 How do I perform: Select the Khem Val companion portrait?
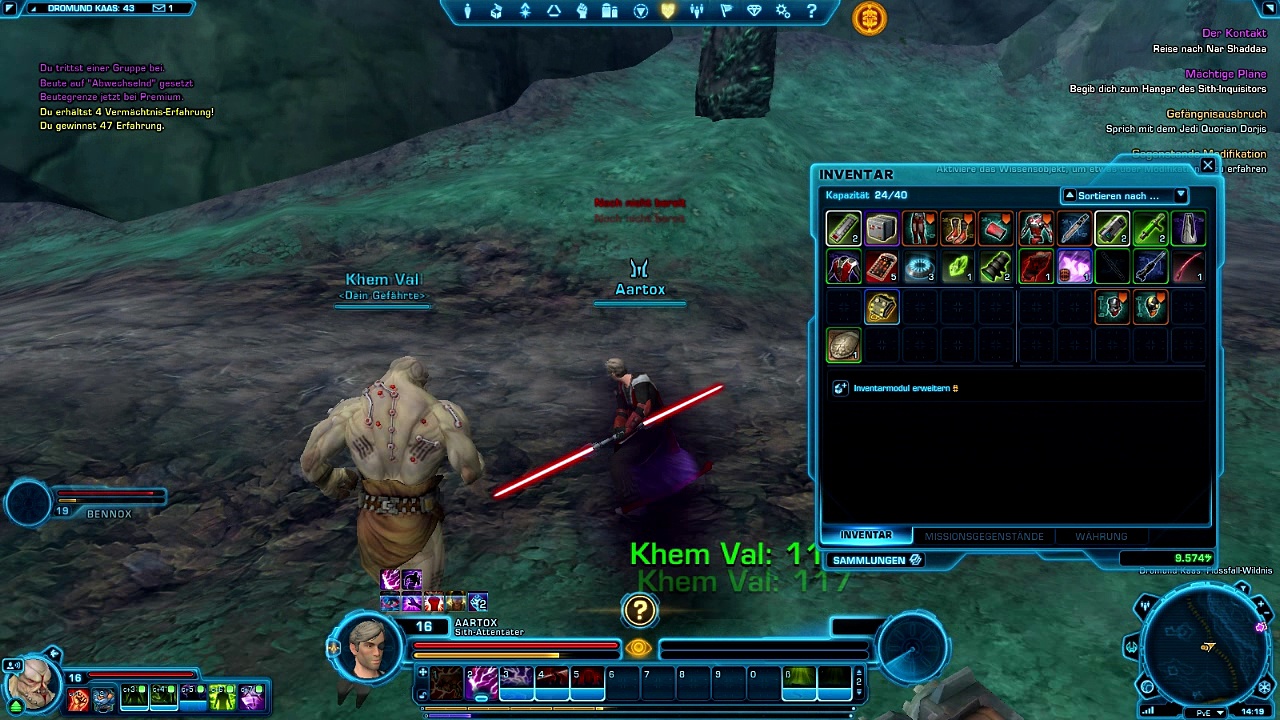point(32,683)
